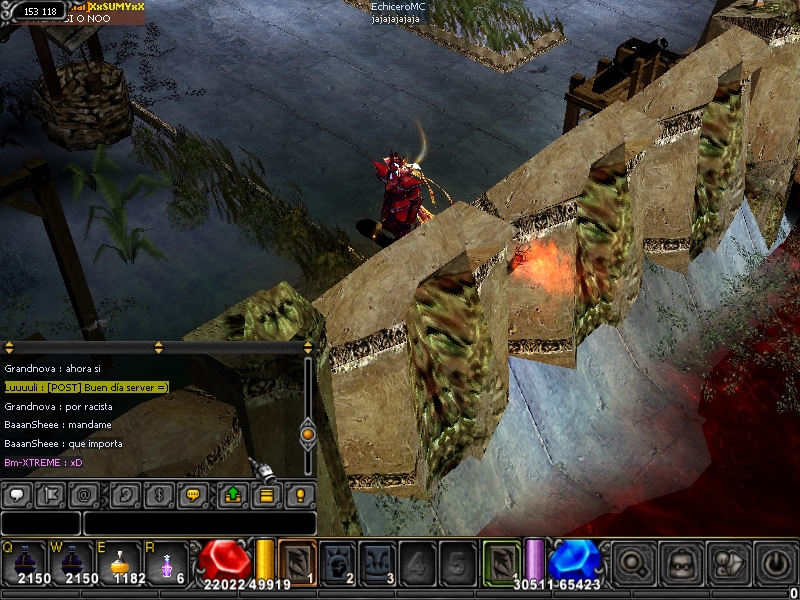Image resolution: width=800 pixels, height=600 pixels.
Task: Open the backpack inventory button
Action: point(682,562)
